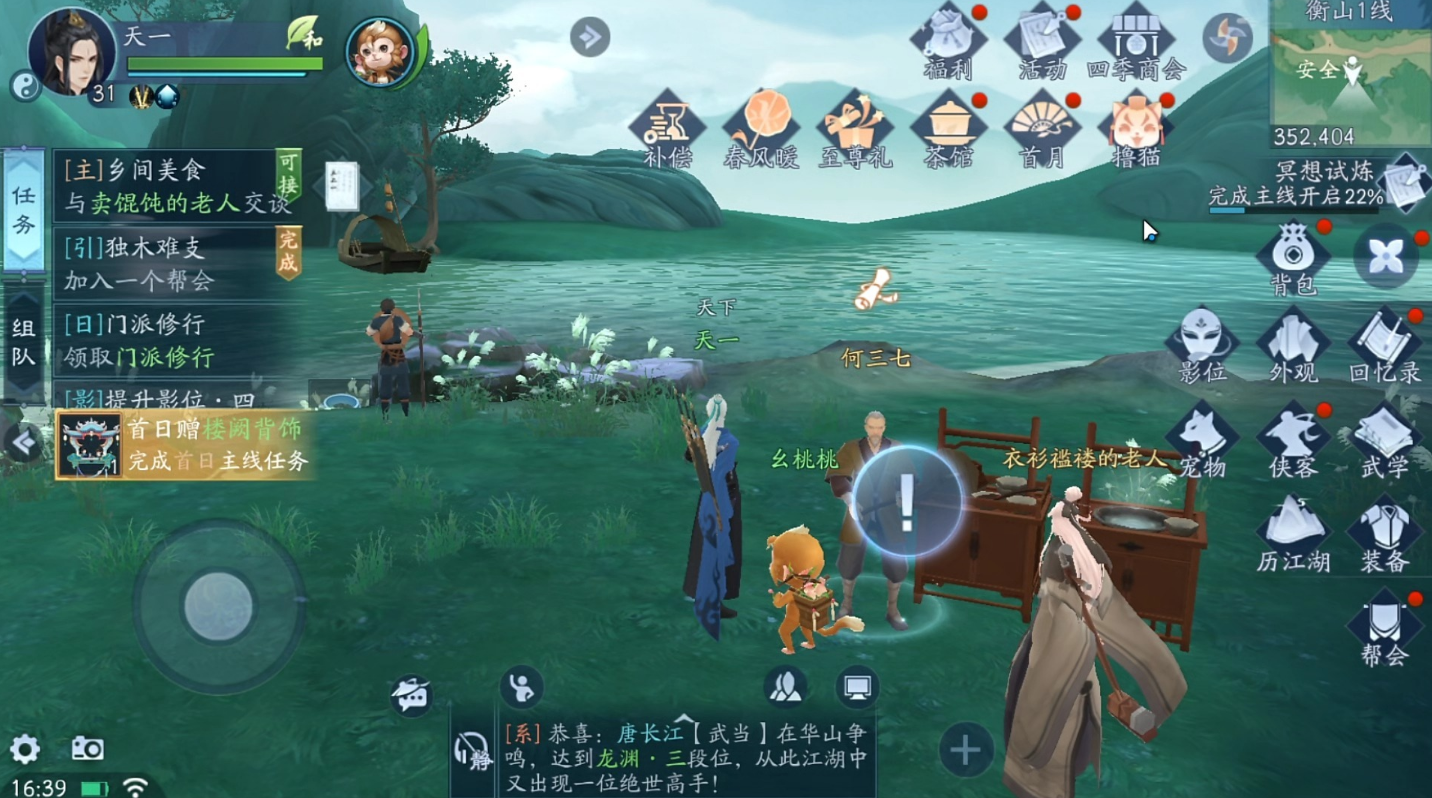Viewport: 1432px width, 798px height.
Task: Open the 撸猫 cat activity
Action: pyautogui.click(x=1135, y=128)
